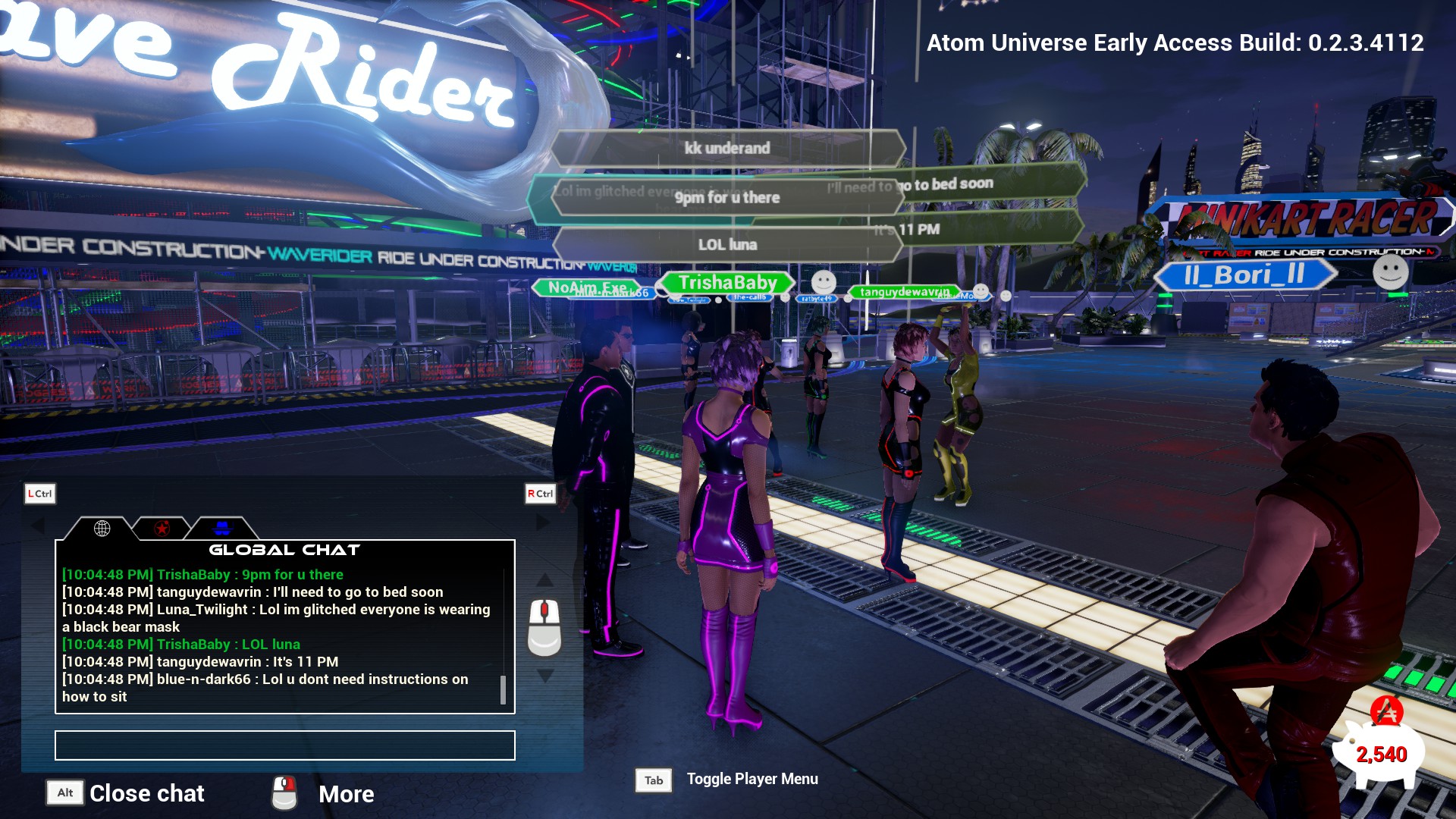Select the II_Bori_II player name tag
Image resolution: width=1456 pixels, height=819 pixels.
point(1244,275)
